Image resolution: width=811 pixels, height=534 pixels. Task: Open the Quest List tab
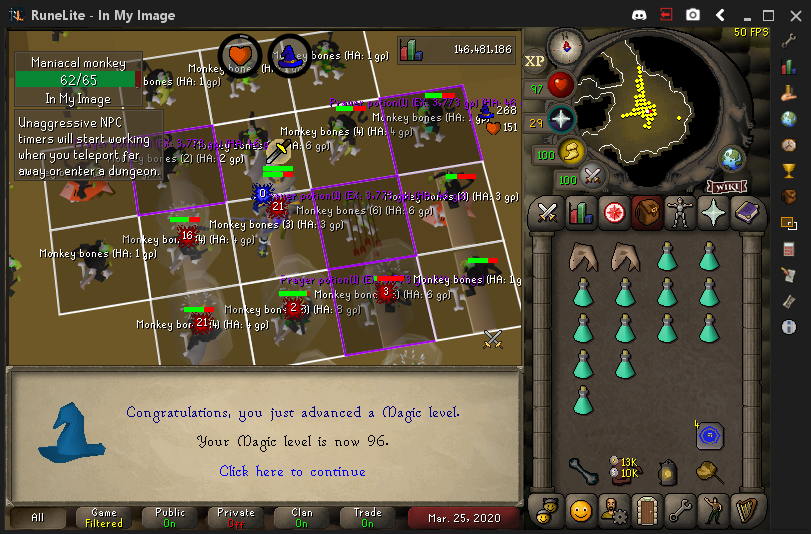[613, 212]
